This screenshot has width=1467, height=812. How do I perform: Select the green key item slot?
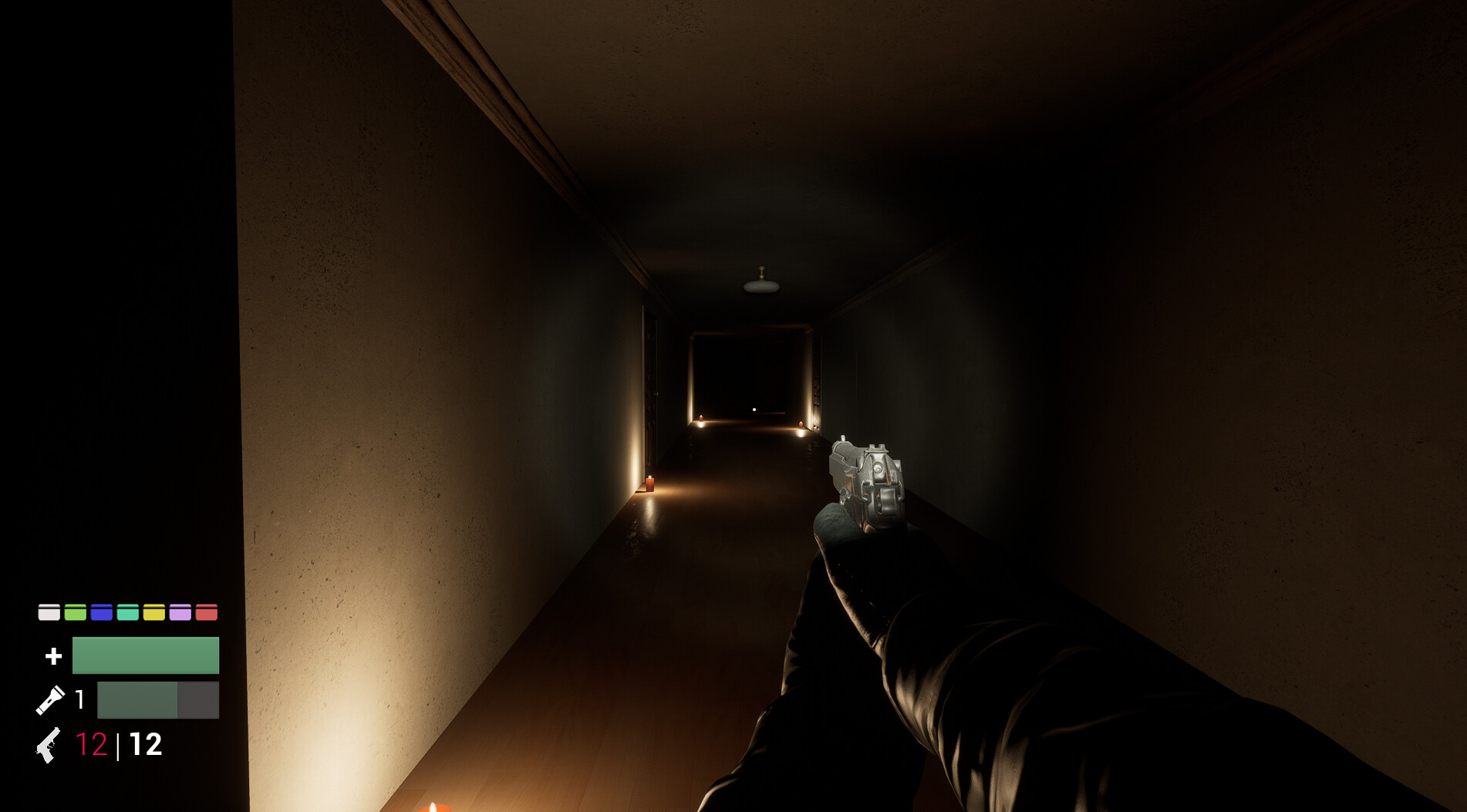point(75,614)
